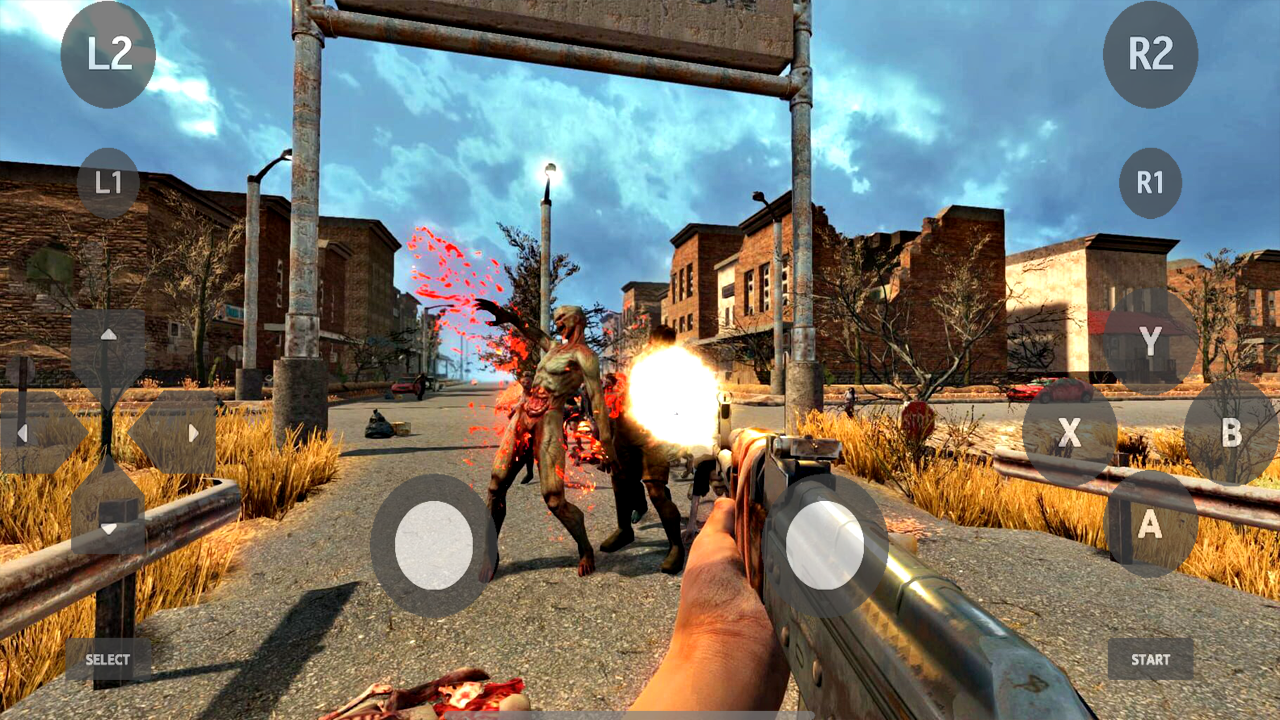The height and width of the screenshot is (720, 1280).
Task: Tap the R1 shoulder button
Action: pos(1151,182)
